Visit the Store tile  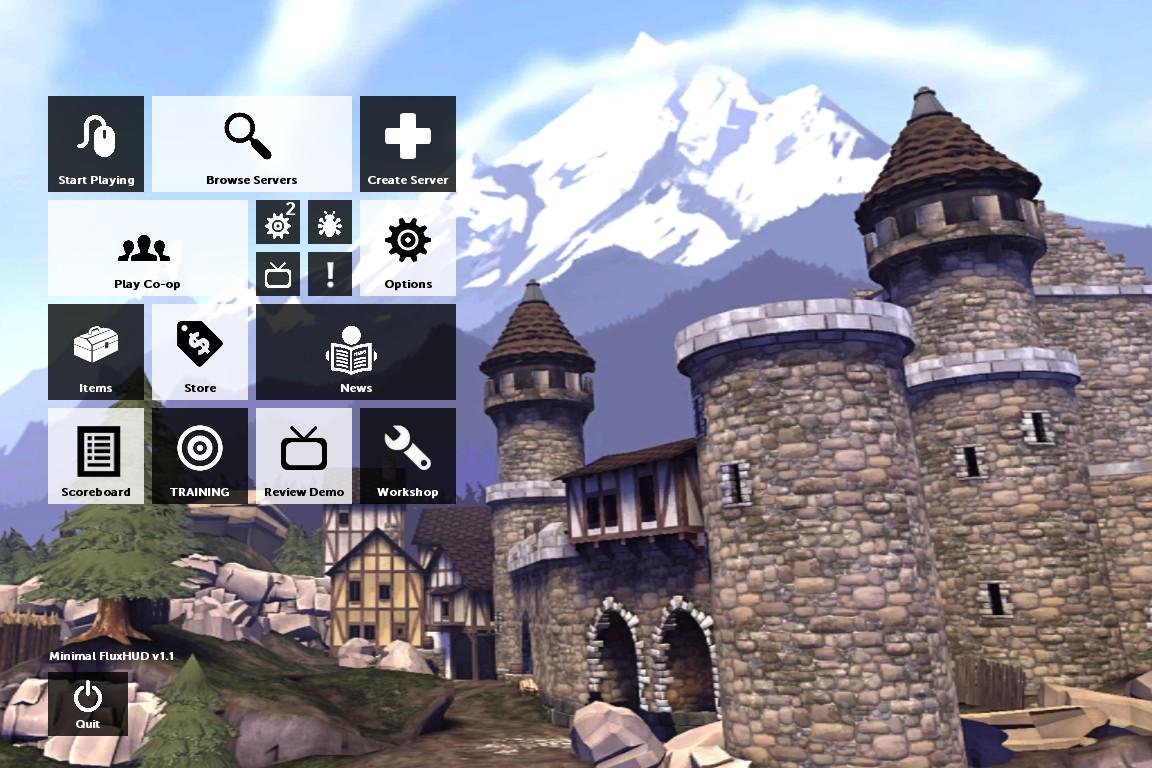point(200,352)
